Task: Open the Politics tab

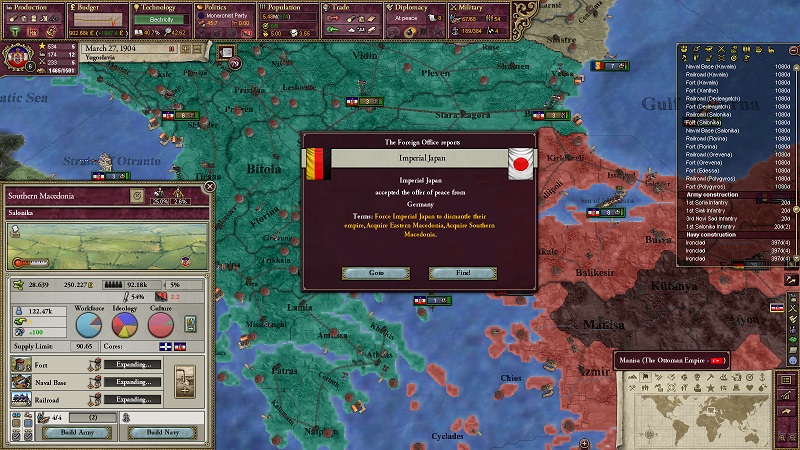Action: 223,8
